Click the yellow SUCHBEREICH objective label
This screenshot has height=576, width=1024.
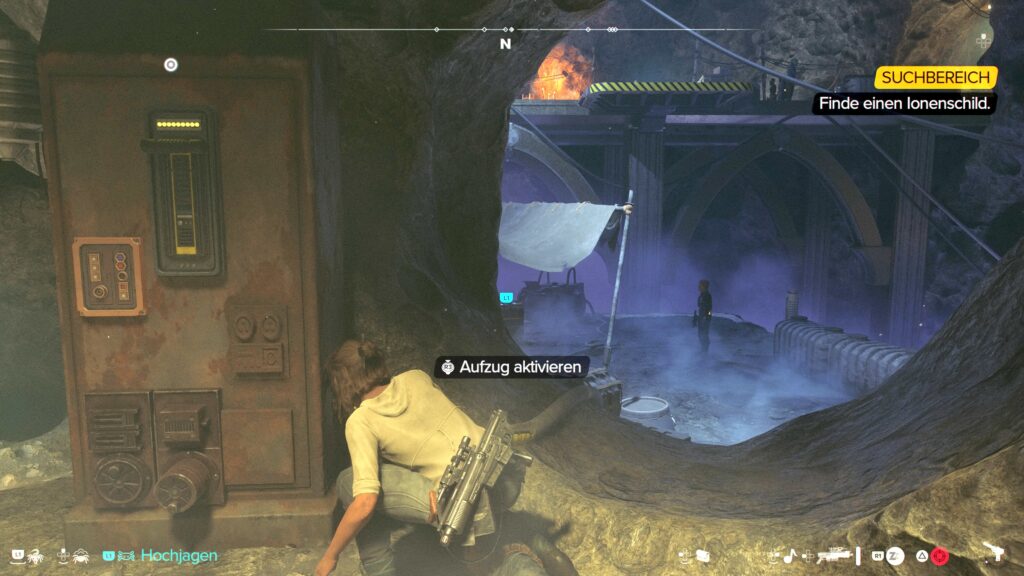point(936,77)
